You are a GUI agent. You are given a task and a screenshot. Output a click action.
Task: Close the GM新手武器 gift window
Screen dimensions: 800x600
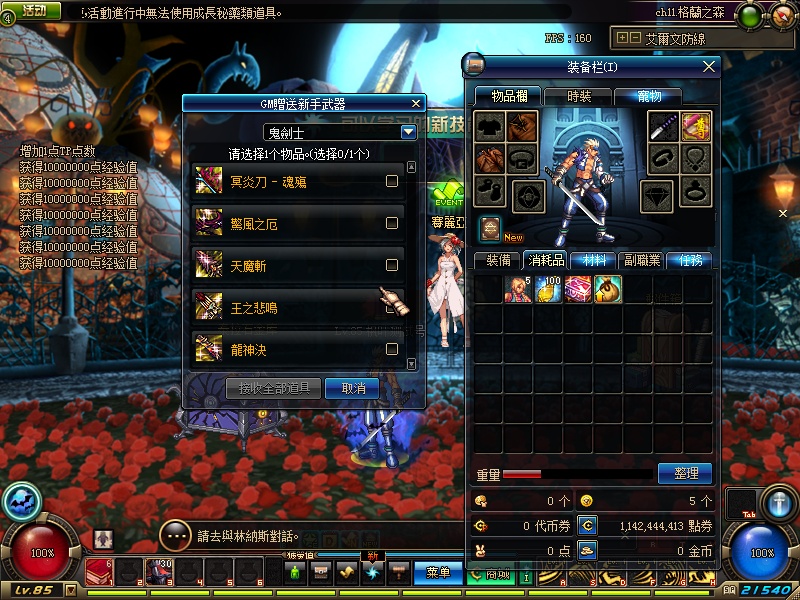pyautogui.click(x=416, y=102)
